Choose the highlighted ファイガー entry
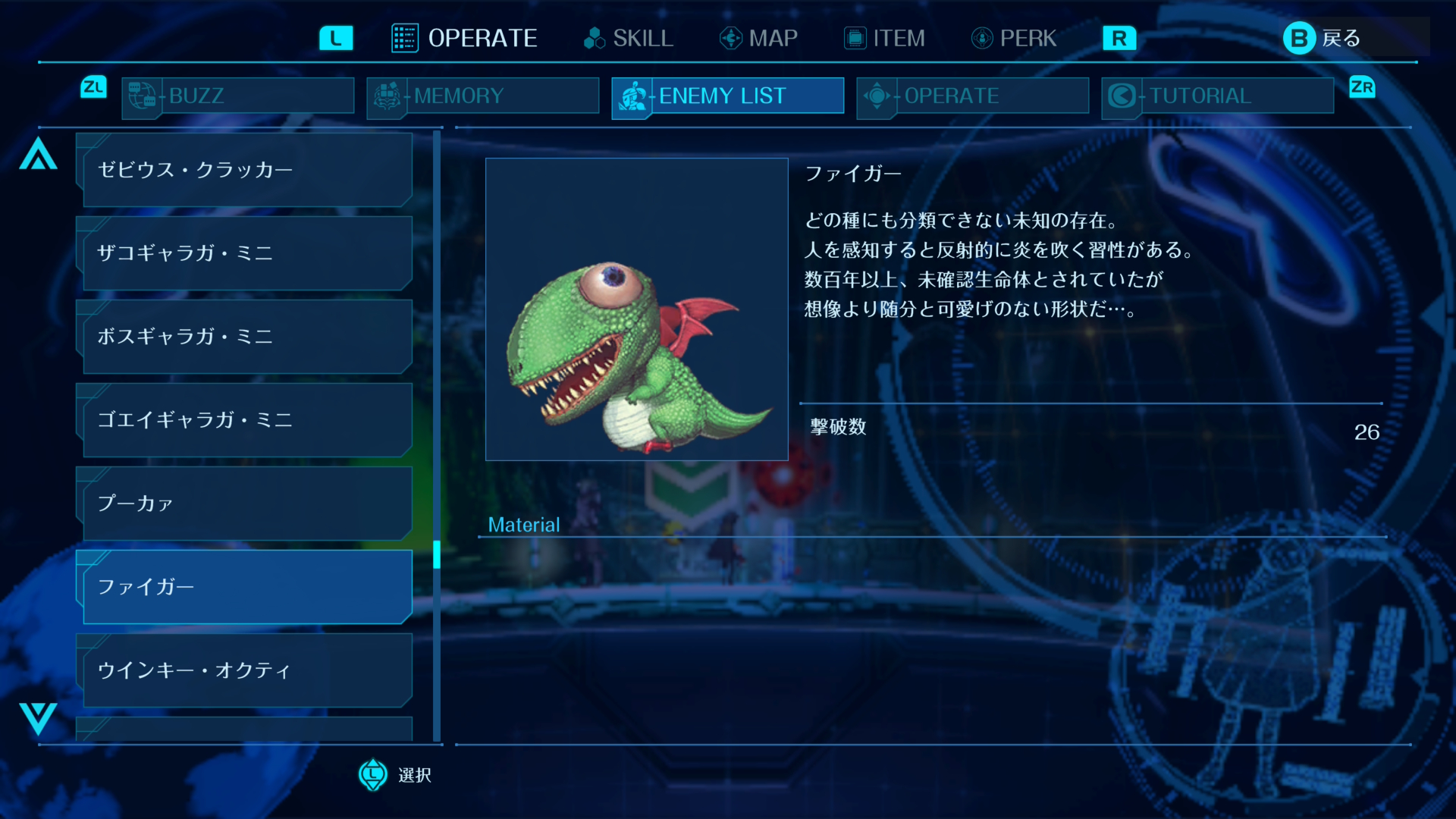 [x=244, y=587]
